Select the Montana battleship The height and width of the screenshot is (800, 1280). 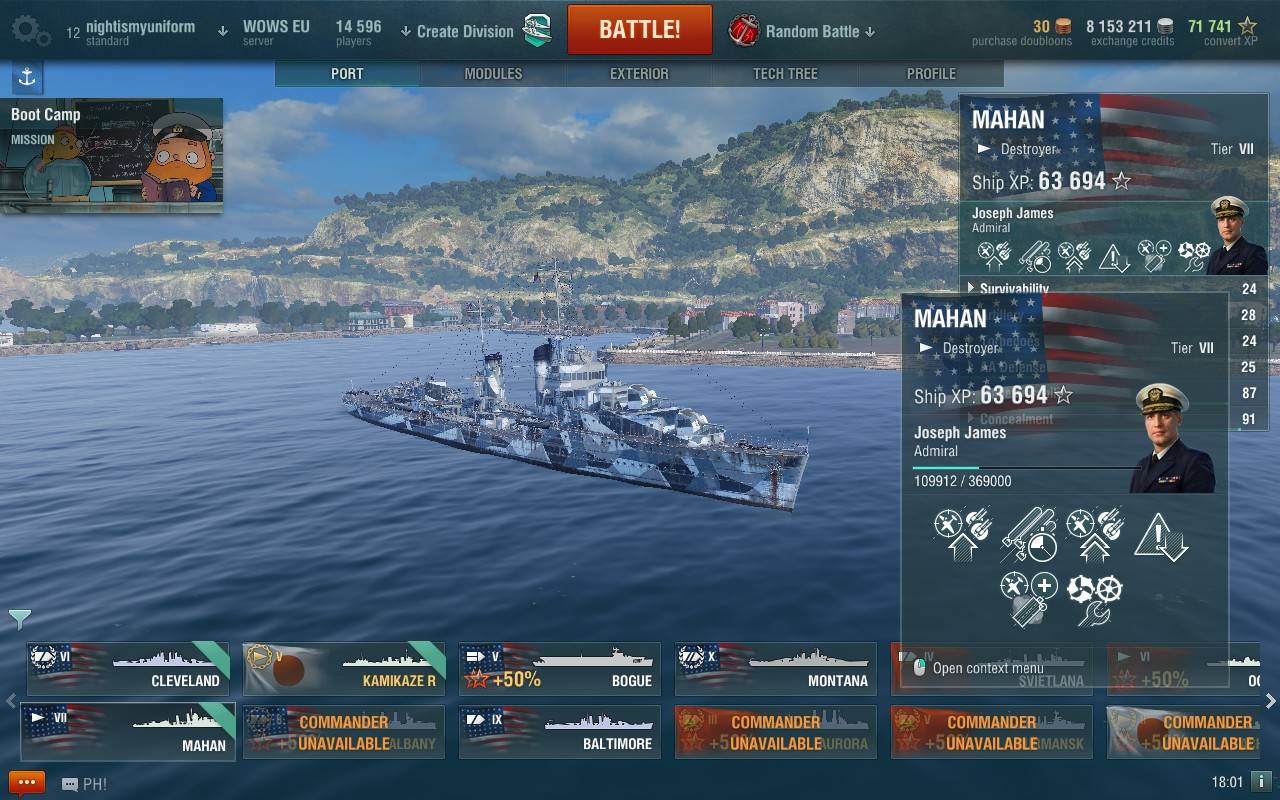(775, 669)
